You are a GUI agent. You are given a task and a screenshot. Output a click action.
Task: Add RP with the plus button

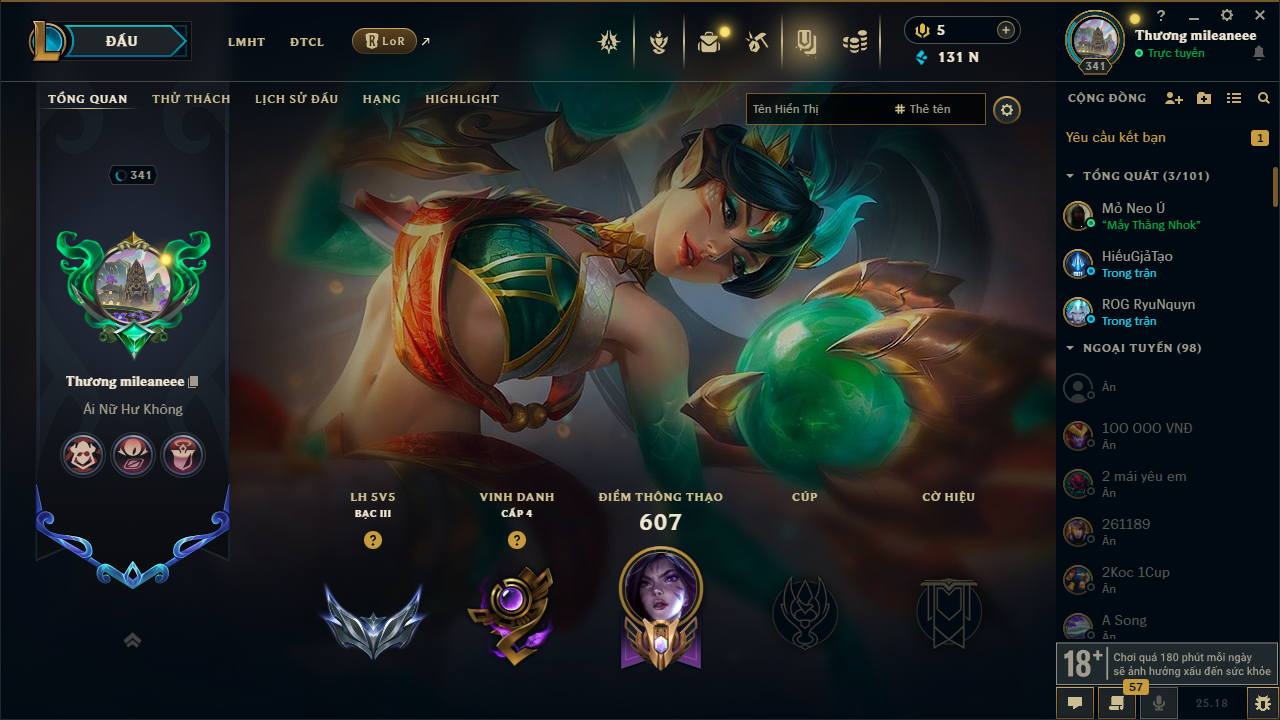coord(1005,30)
